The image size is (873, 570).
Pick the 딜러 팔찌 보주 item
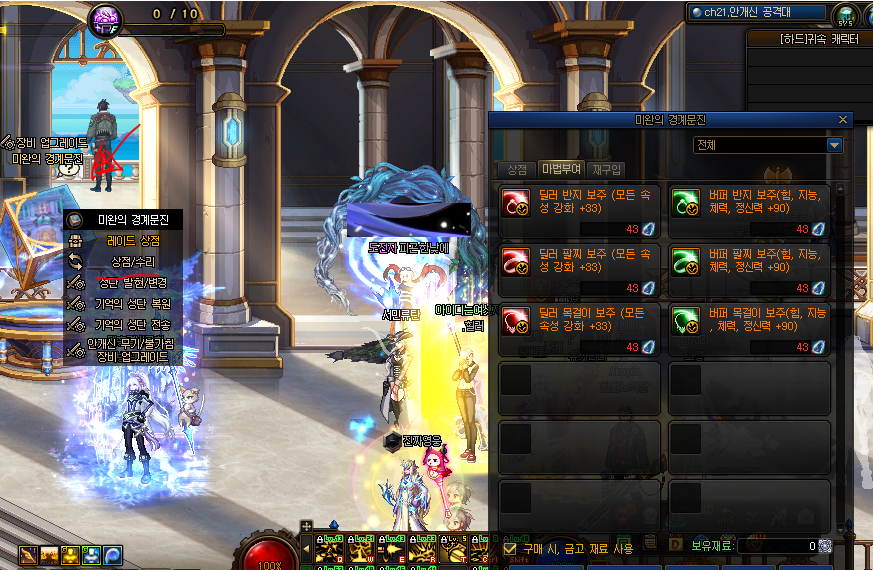579,270
